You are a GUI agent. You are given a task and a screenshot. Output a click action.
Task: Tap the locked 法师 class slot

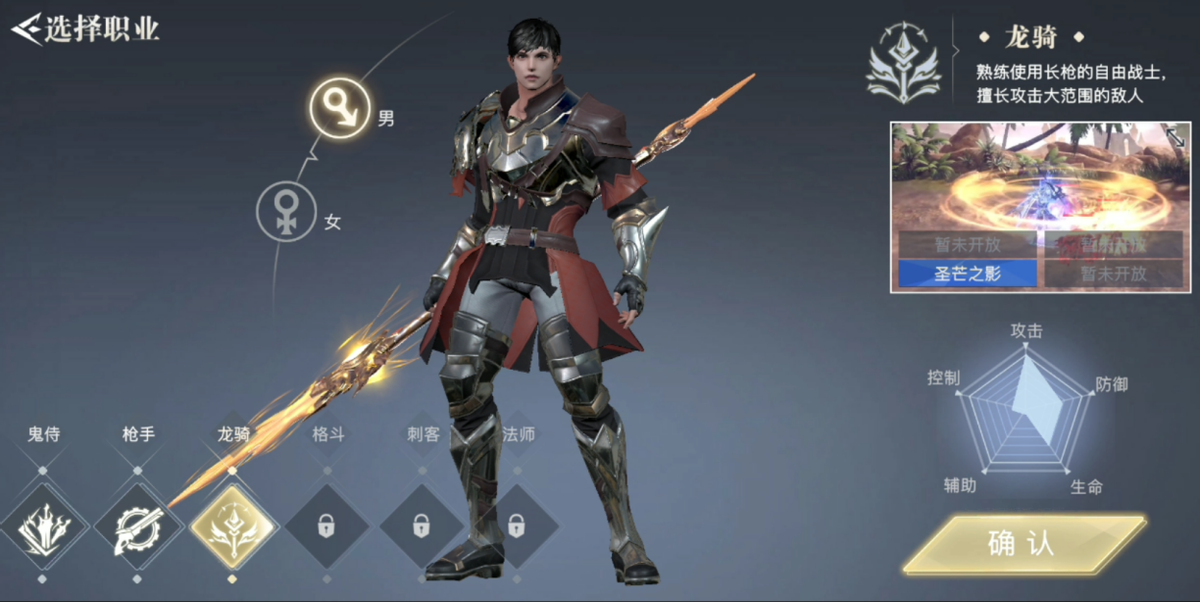coord(516,526)
